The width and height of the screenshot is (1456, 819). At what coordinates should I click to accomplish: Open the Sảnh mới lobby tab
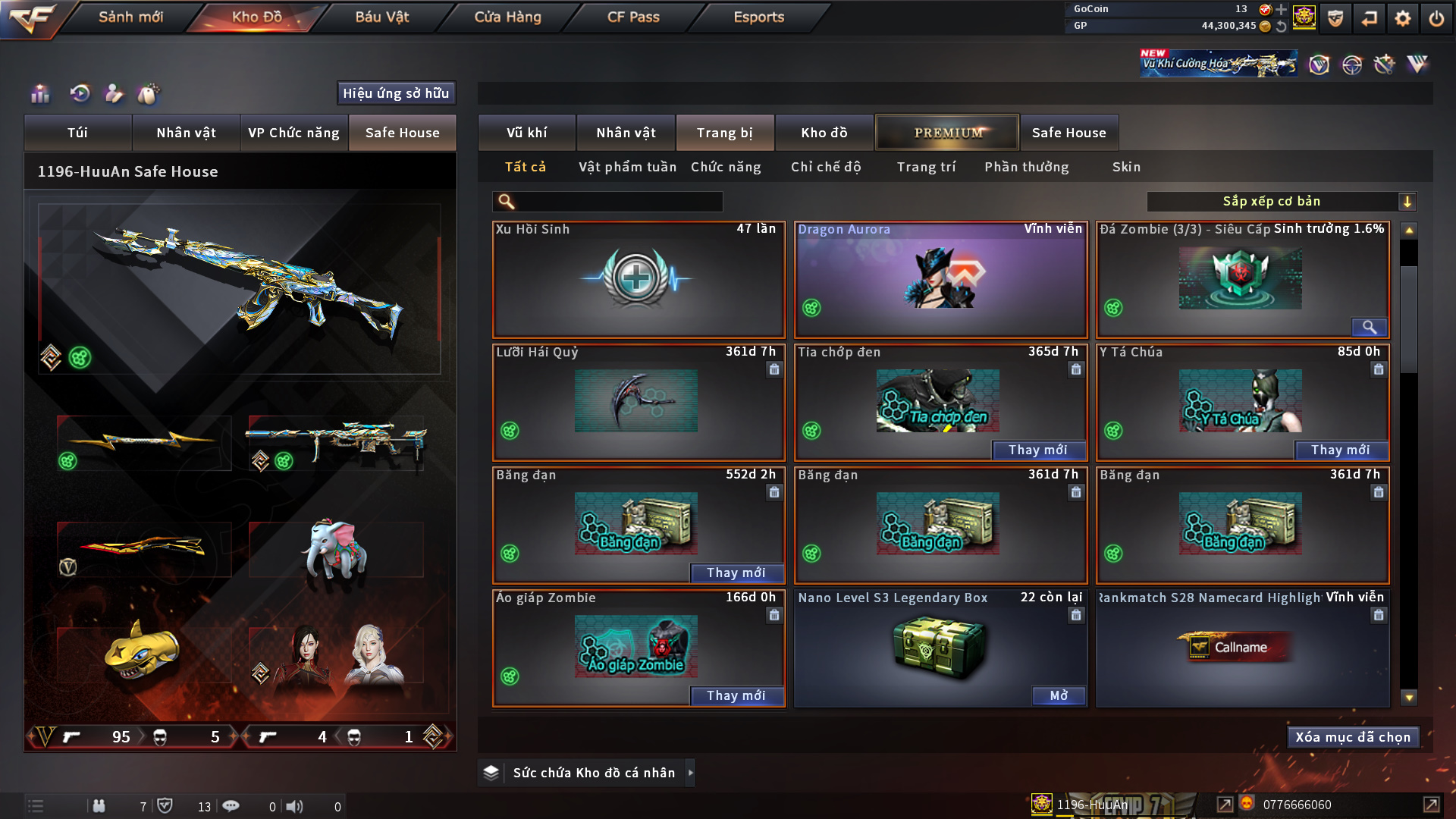tap(130, 17)
